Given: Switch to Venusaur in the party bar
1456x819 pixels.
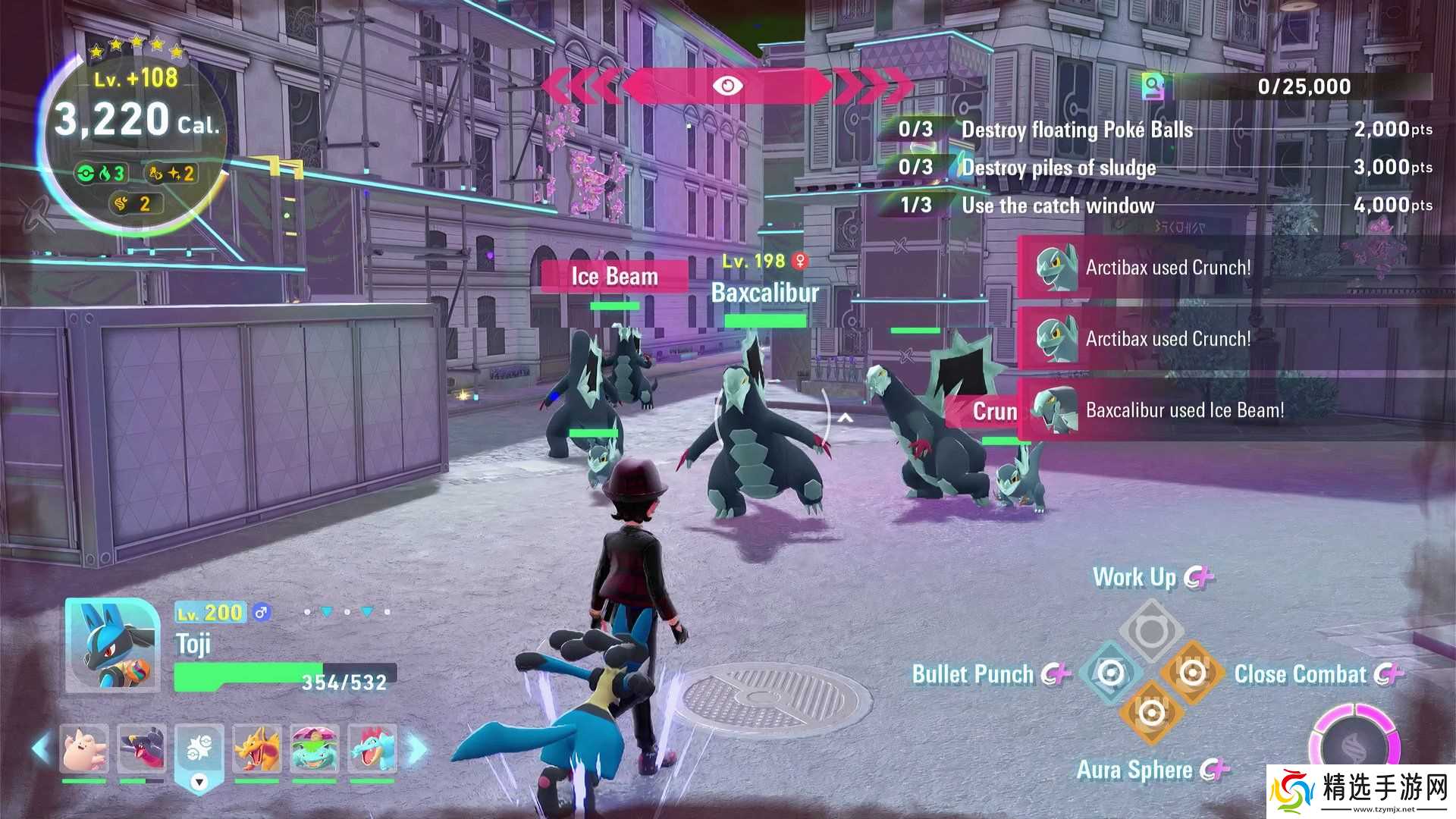Looking at the screenshot, I should point(315,748).
